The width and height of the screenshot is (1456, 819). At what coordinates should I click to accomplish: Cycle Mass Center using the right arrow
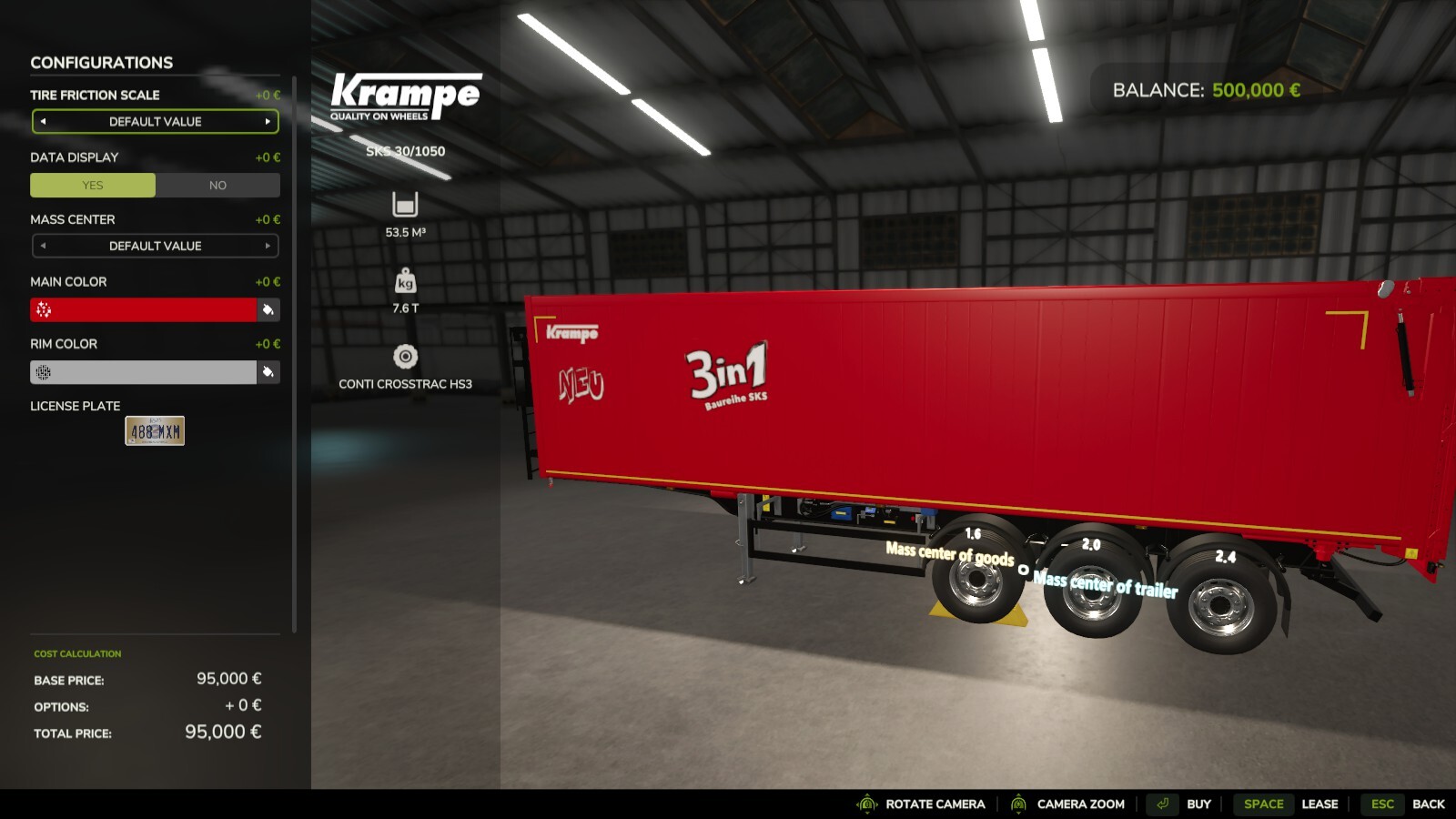point(268,246)
